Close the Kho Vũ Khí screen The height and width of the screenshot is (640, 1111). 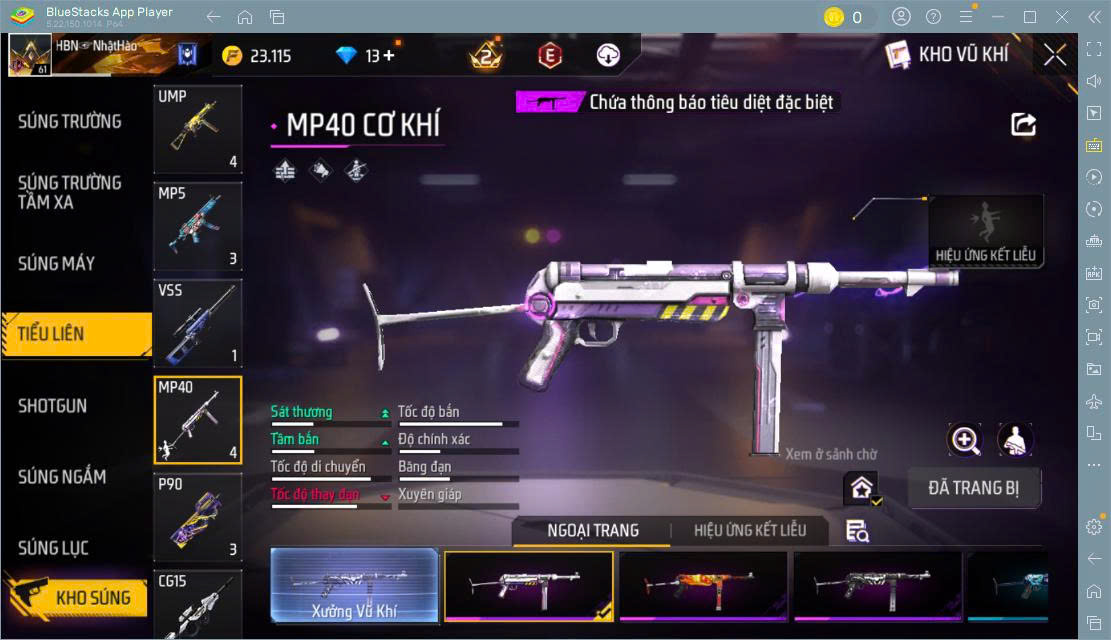coord(1055,56)
